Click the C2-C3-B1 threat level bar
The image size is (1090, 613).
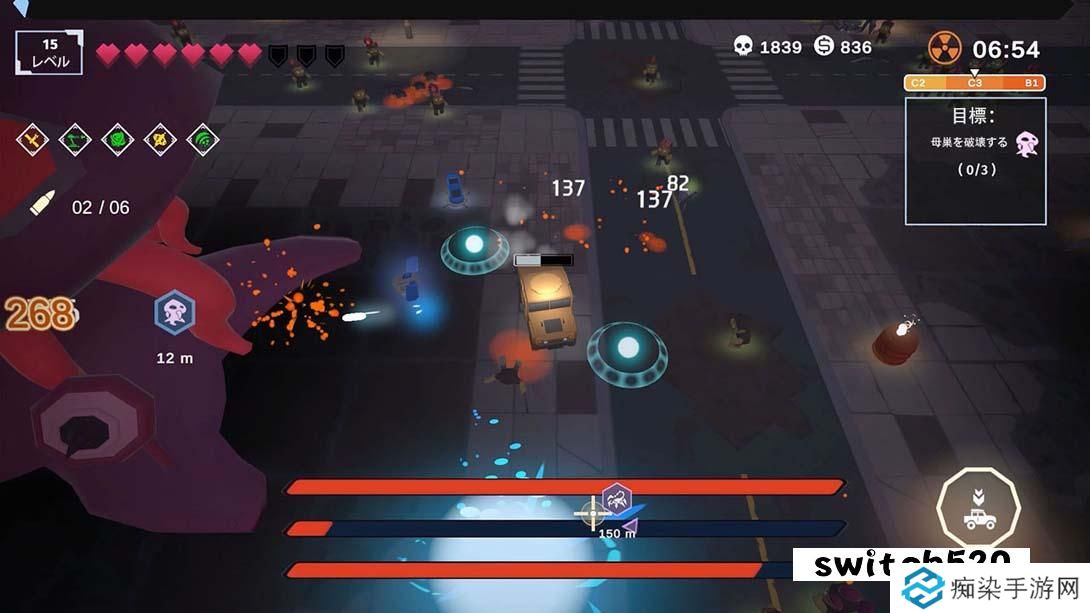coord(975,82)
